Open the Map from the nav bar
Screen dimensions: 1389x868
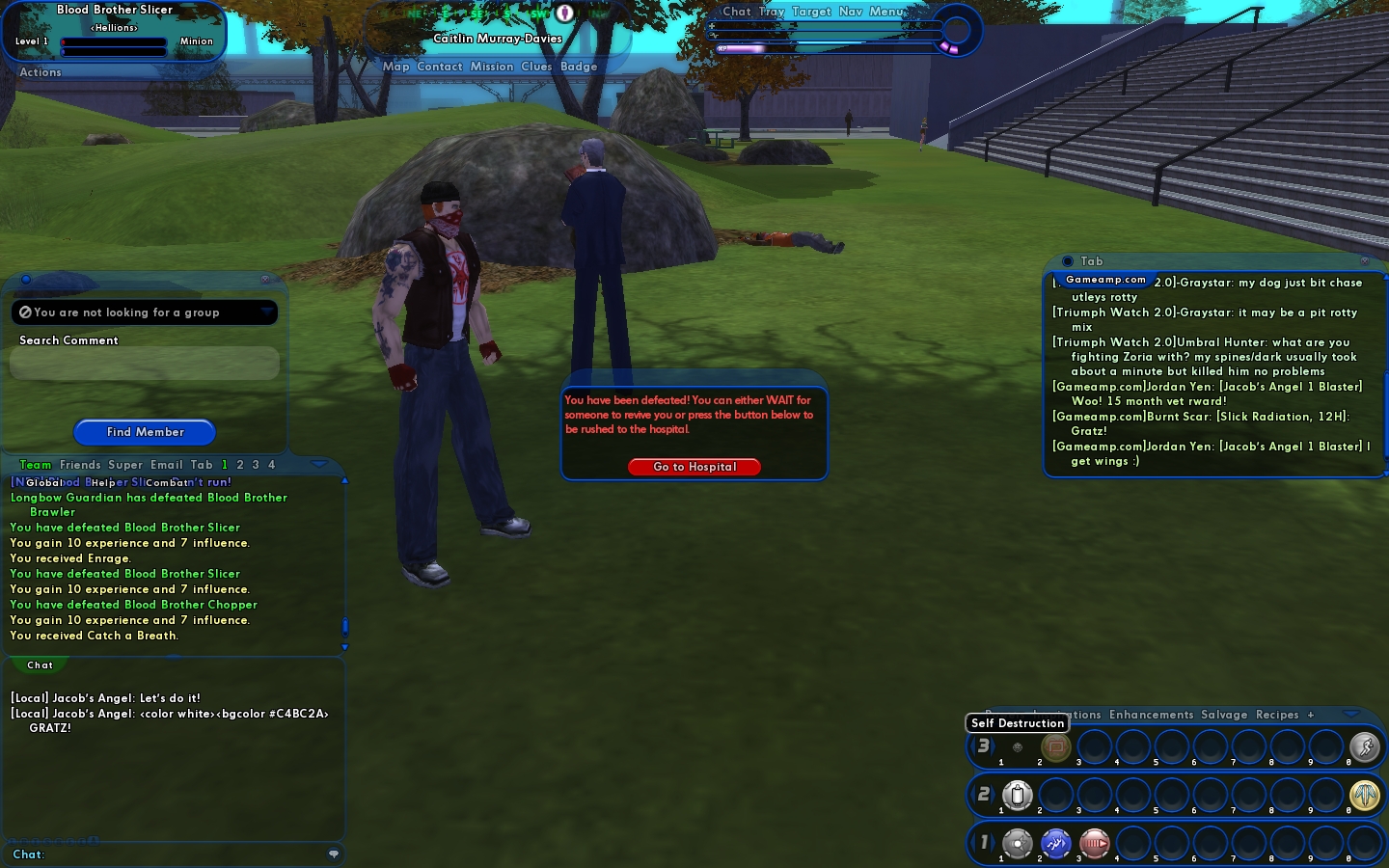[x=395, y=67]
